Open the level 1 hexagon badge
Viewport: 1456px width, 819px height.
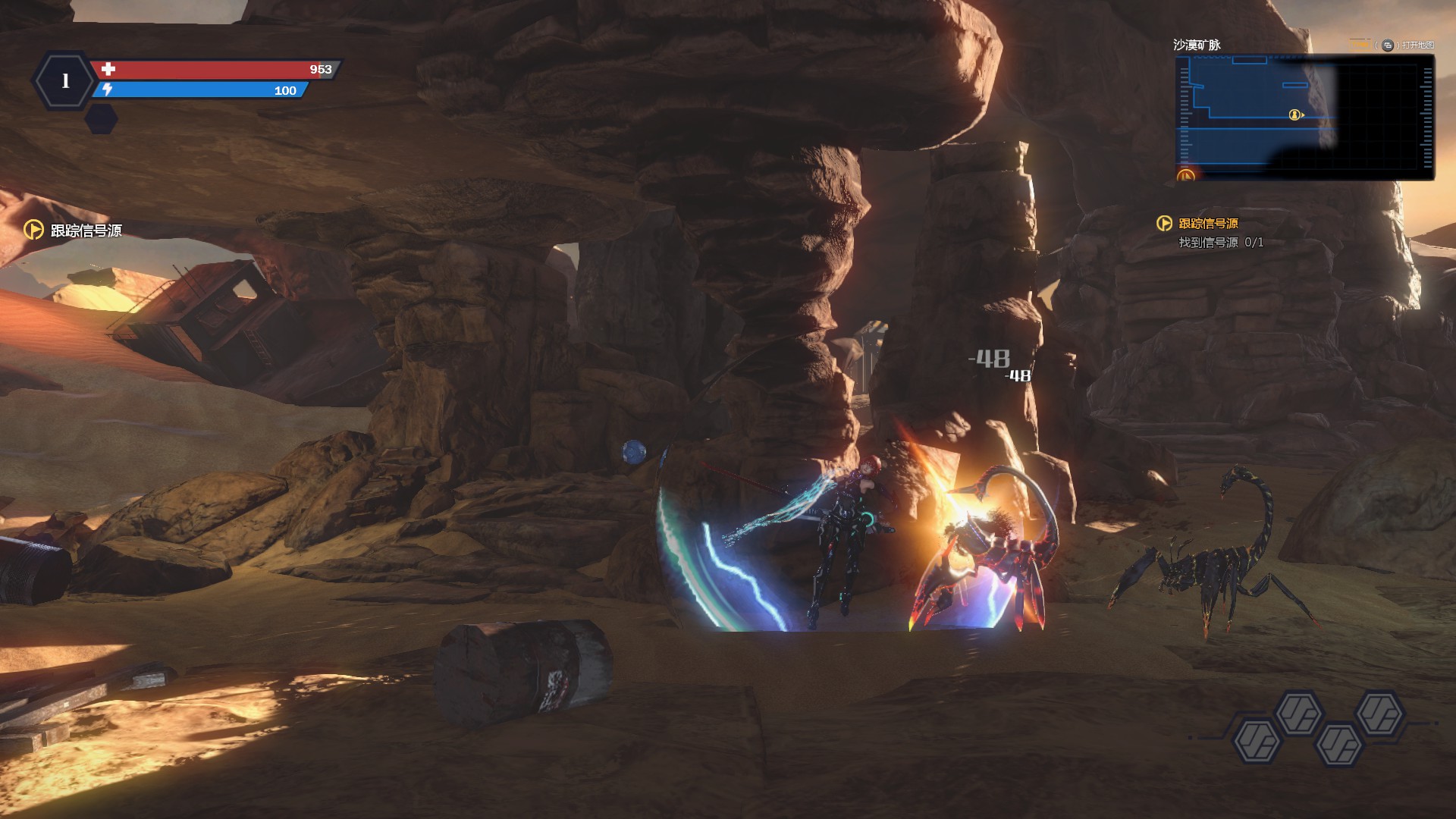click(65, 80)
